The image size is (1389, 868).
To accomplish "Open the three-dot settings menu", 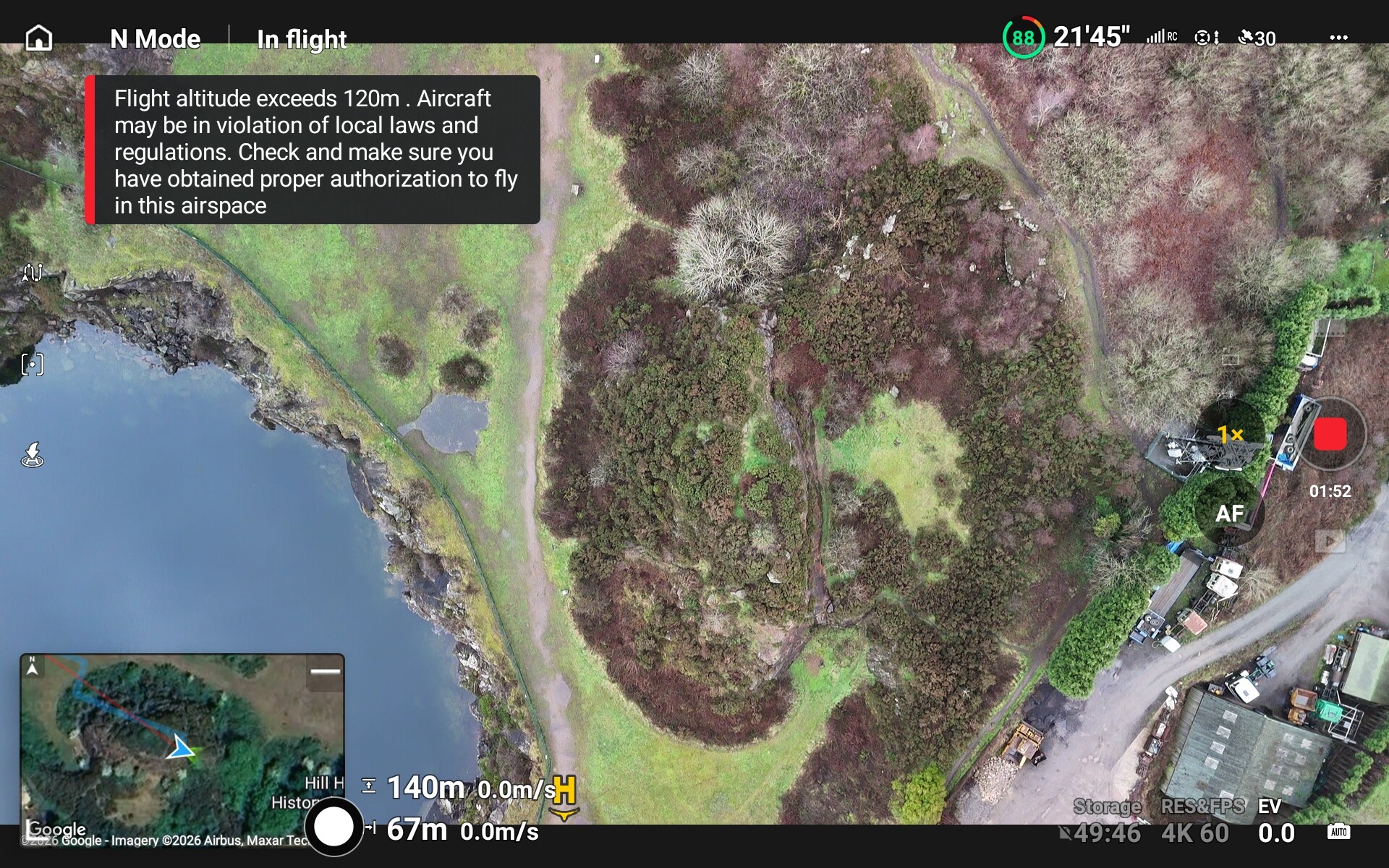I will pyautogui.click(x=1338, y=38).
